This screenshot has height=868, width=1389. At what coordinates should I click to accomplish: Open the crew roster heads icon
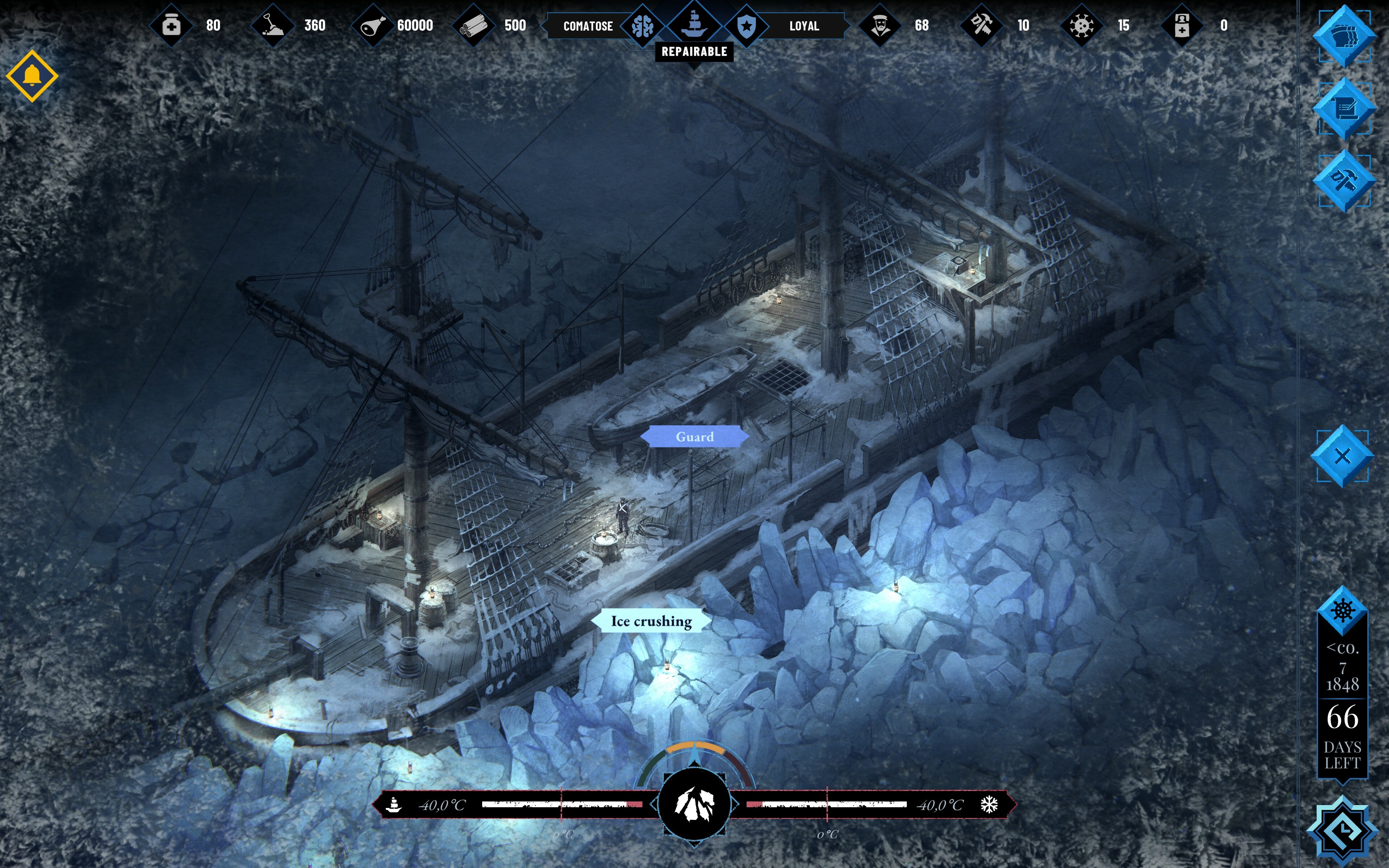1344,37
